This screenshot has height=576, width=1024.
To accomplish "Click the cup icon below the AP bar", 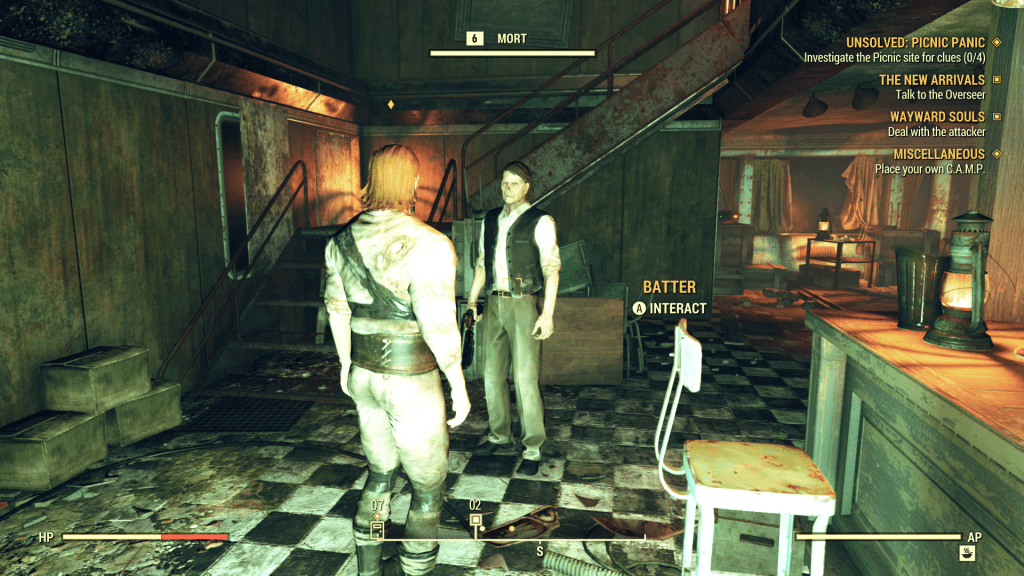I will [x=968, y=551].
